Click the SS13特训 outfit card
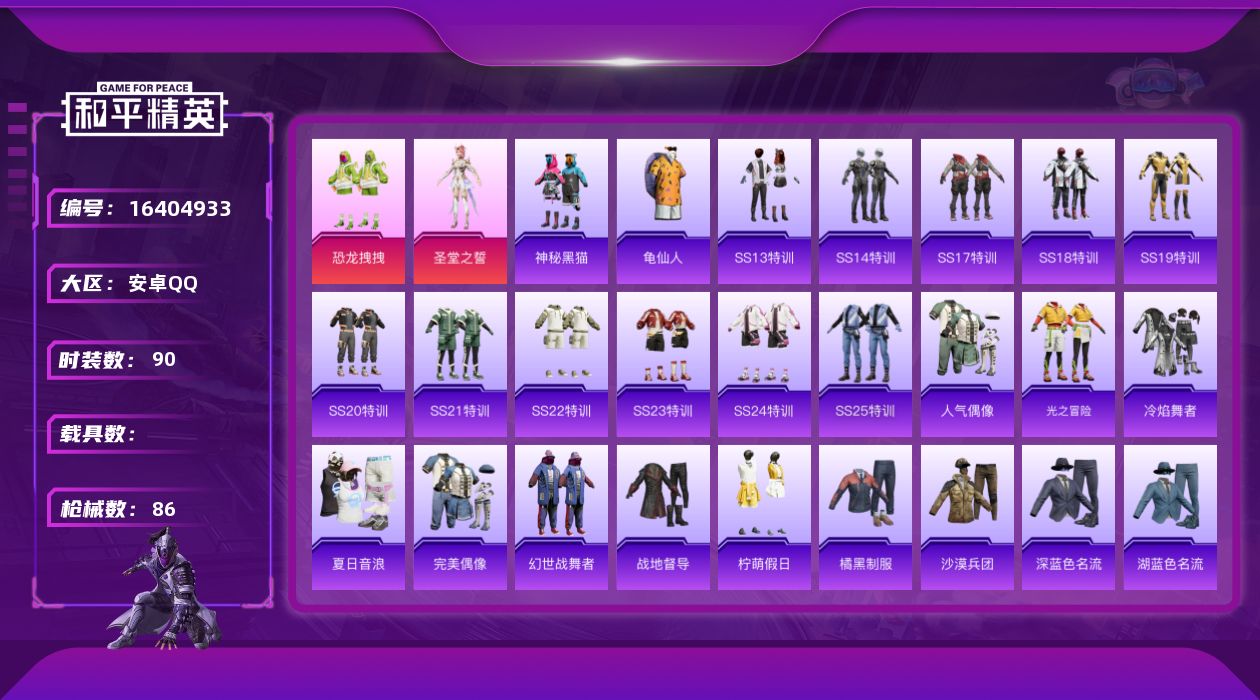Screen dimensions: 1260x700 [x=764, y=211]
